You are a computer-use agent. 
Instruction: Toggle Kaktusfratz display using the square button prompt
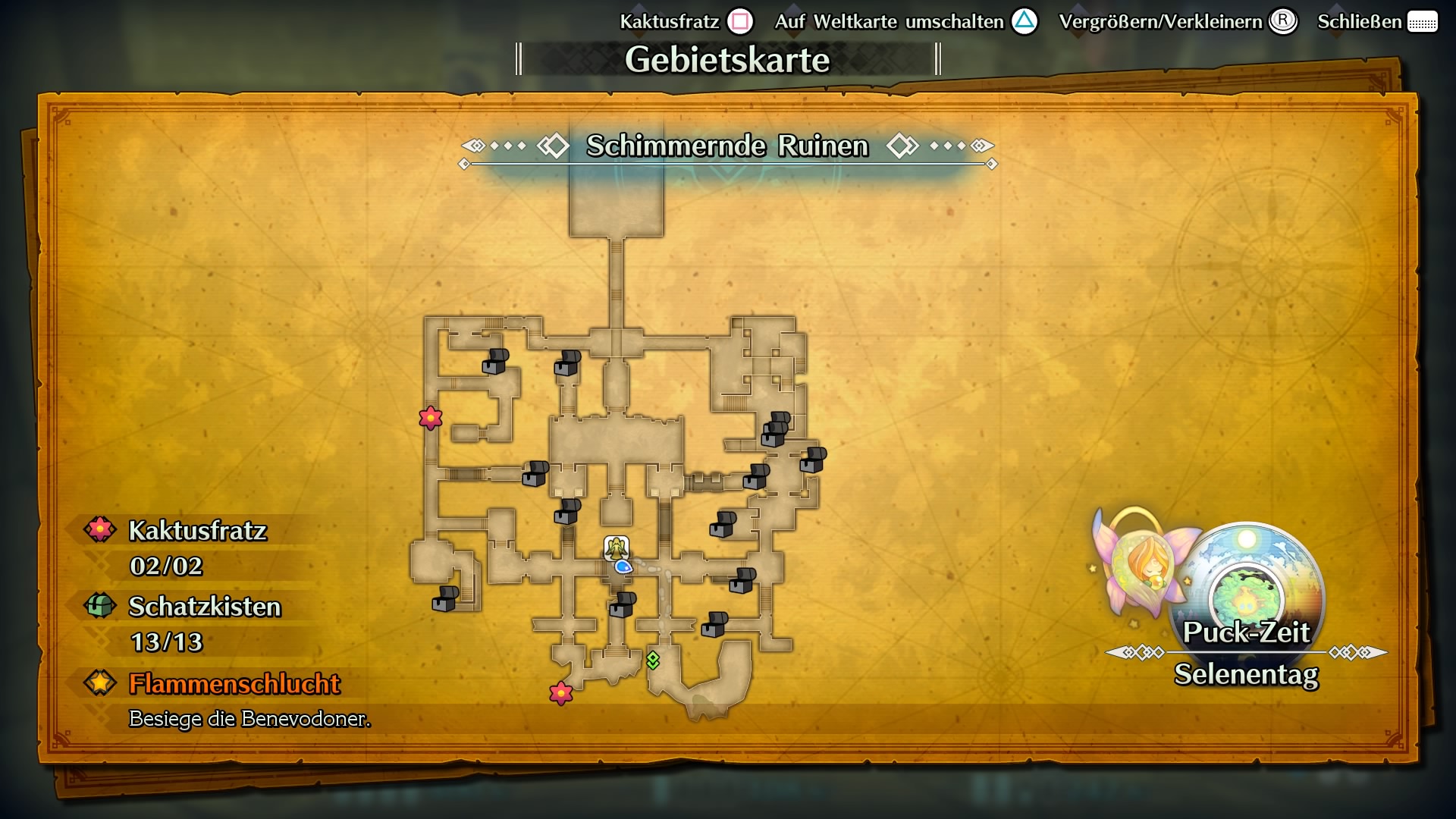(739, 21)
